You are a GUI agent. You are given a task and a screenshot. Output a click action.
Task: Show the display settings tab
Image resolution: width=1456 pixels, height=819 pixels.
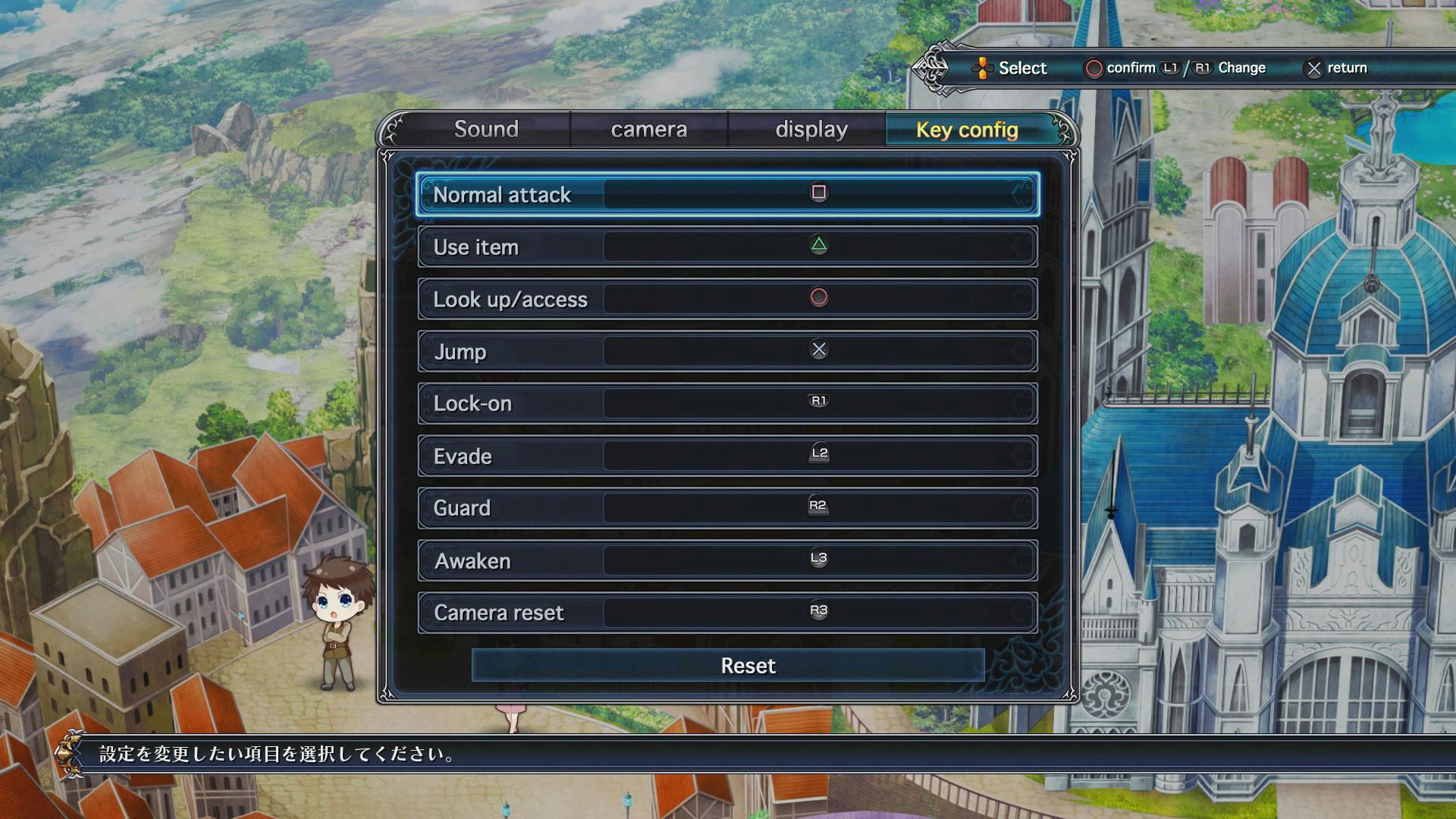tap(811, 130)
